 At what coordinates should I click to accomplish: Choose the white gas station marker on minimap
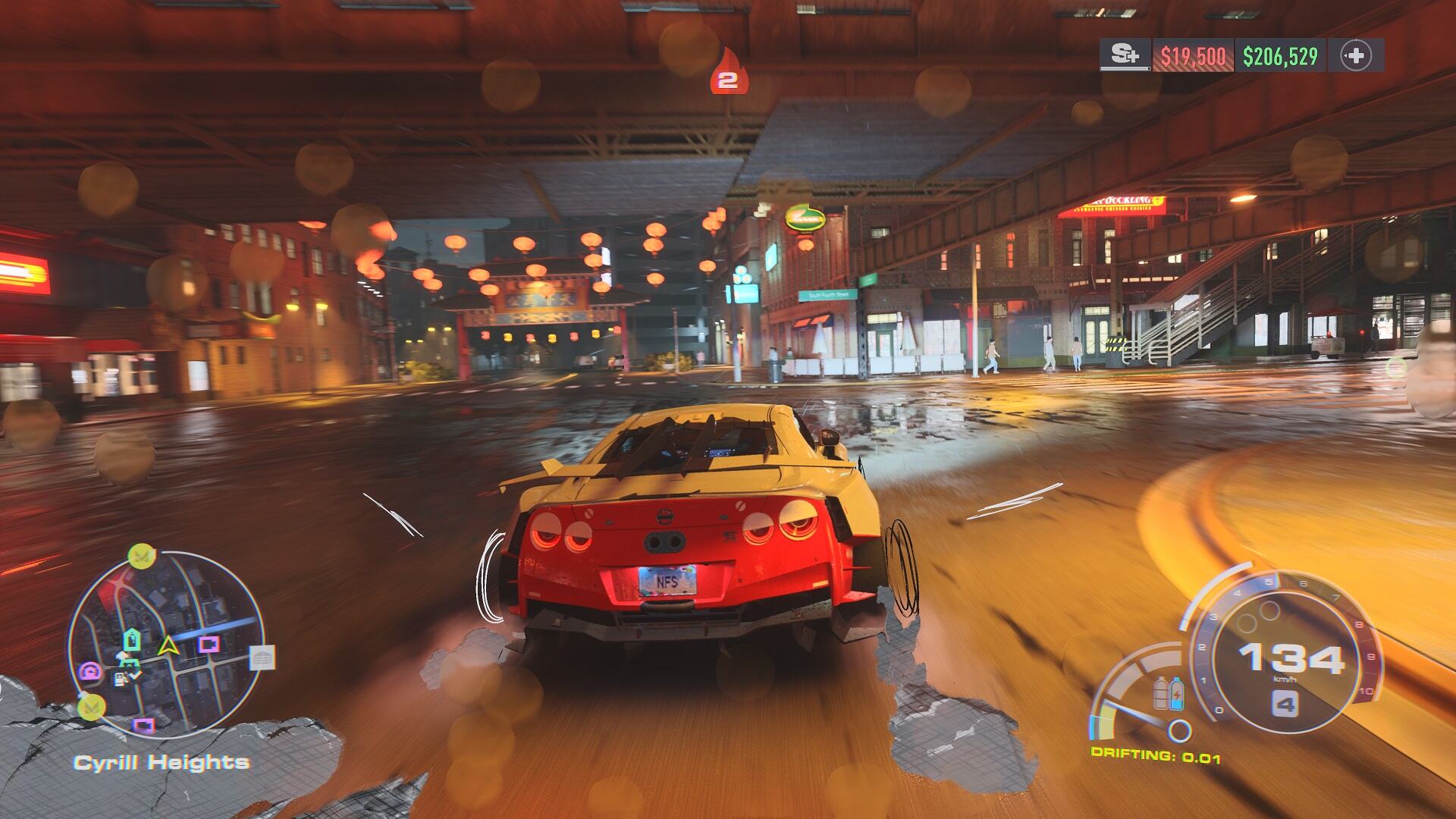(x=121, y=678)
